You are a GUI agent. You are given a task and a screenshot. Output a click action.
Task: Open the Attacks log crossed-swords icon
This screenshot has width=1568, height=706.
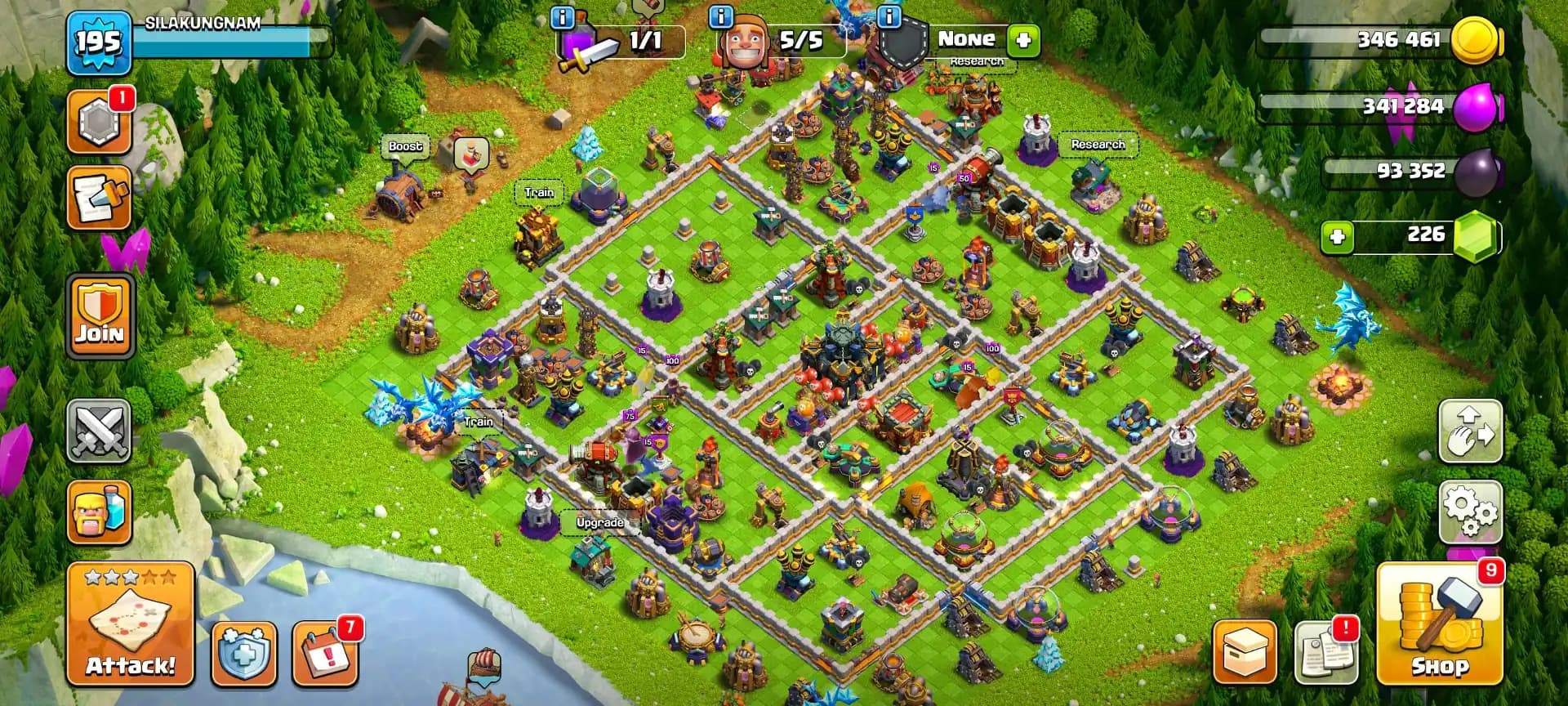click(x=98, y=431)
